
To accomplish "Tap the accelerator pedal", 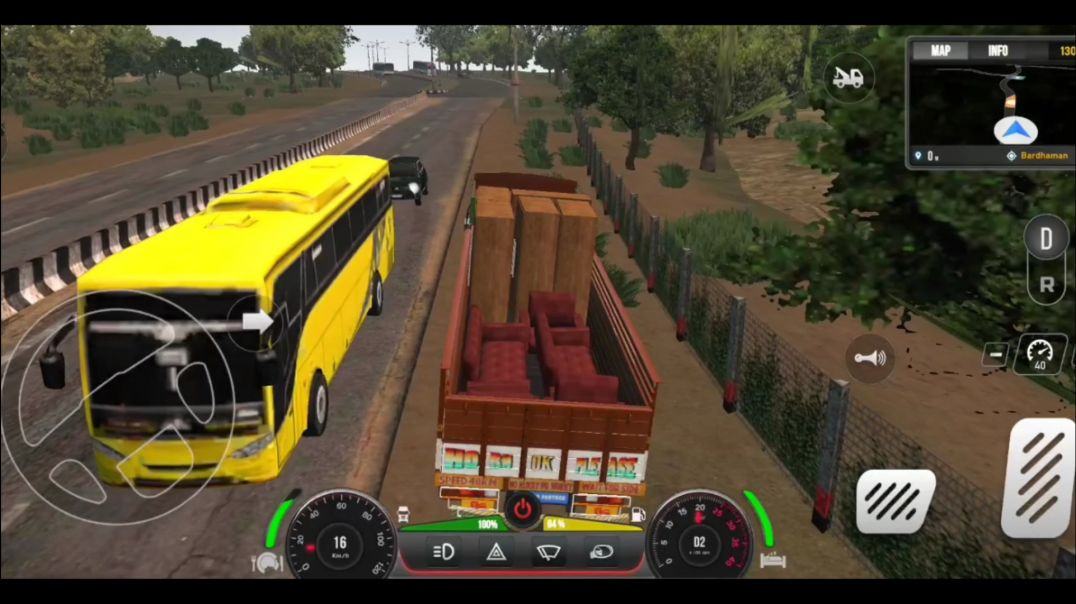I will [x=1038, y=477].
